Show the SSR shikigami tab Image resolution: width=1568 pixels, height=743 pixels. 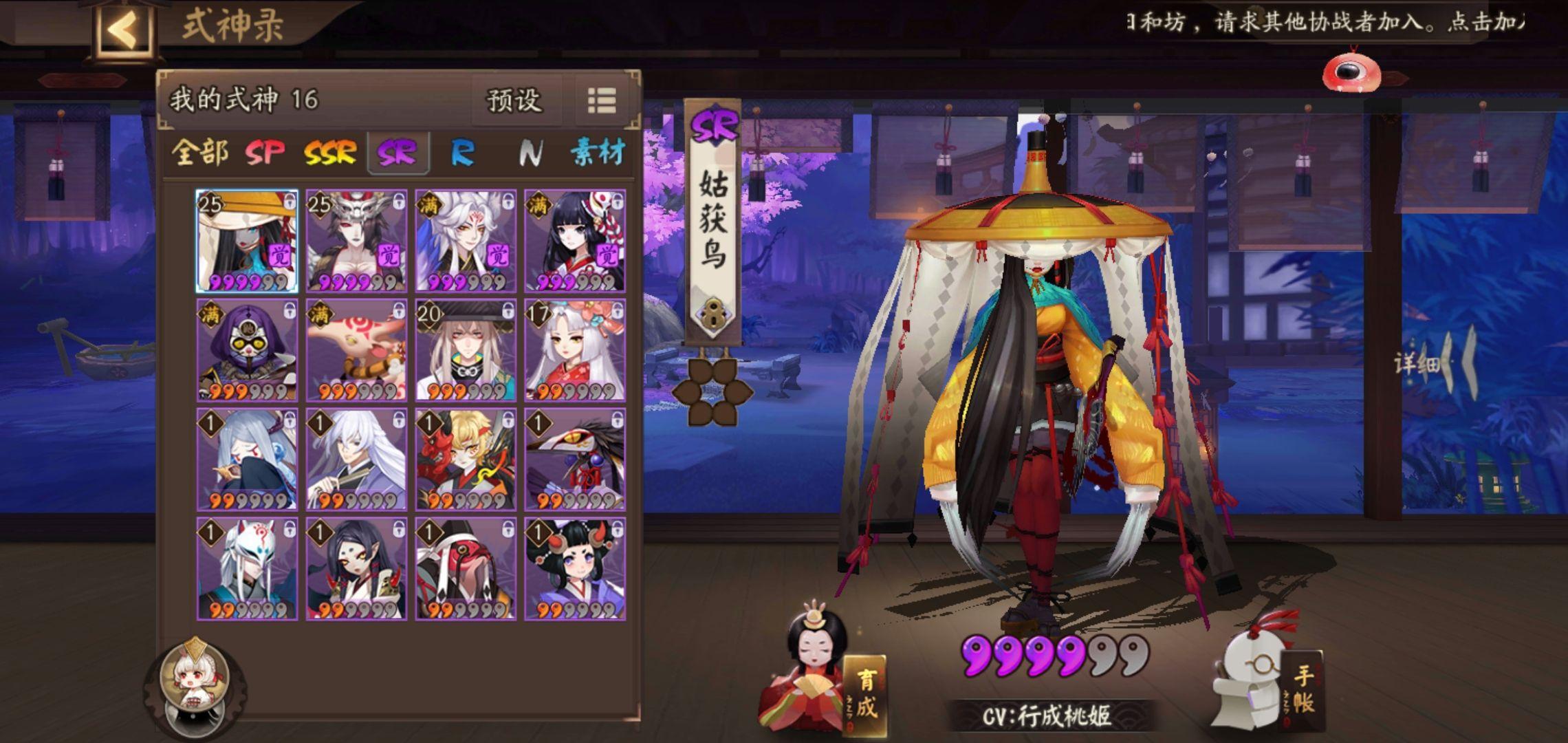click(330, 152)
